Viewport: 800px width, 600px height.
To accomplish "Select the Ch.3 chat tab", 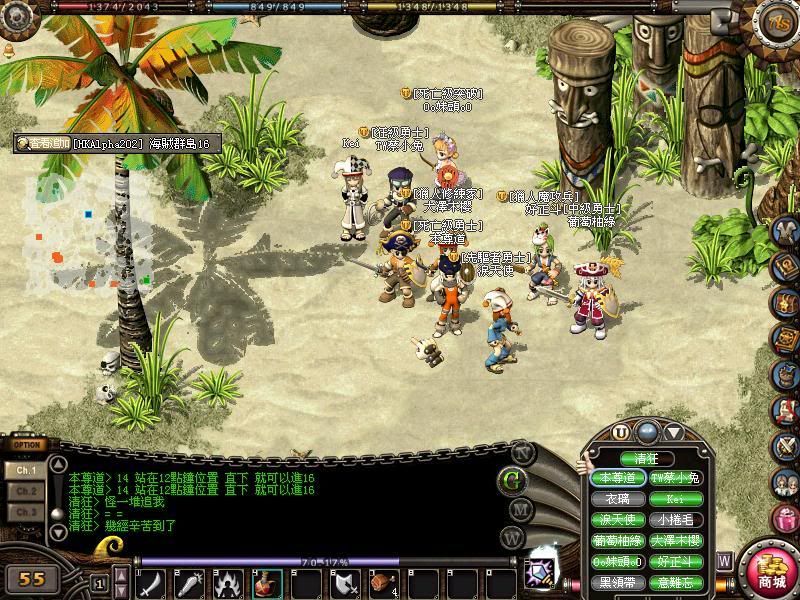I will [x=27, y=512].
